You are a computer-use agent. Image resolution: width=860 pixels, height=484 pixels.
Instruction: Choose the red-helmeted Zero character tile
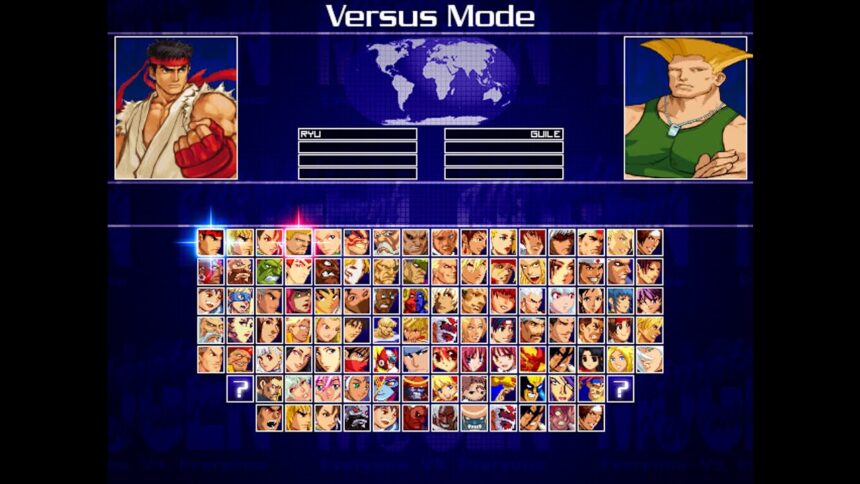click(385, 359)
